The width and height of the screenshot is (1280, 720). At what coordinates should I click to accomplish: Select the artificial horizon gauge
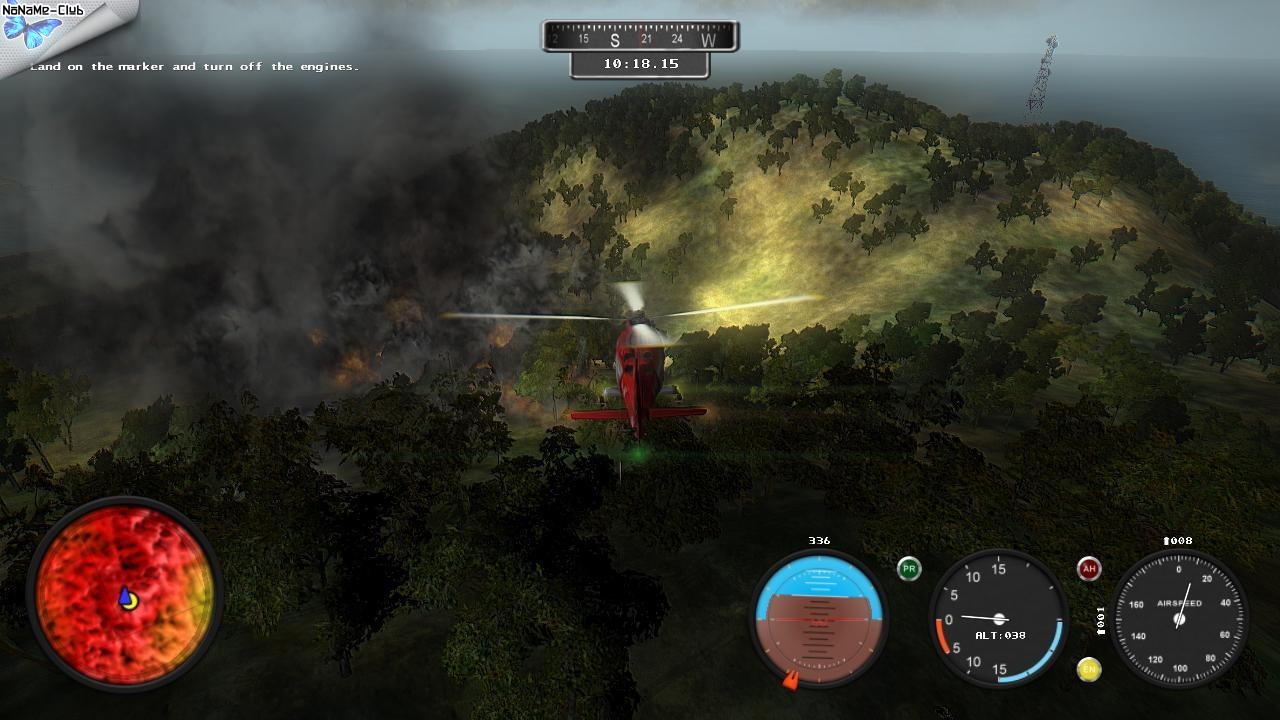coord(818,616)
